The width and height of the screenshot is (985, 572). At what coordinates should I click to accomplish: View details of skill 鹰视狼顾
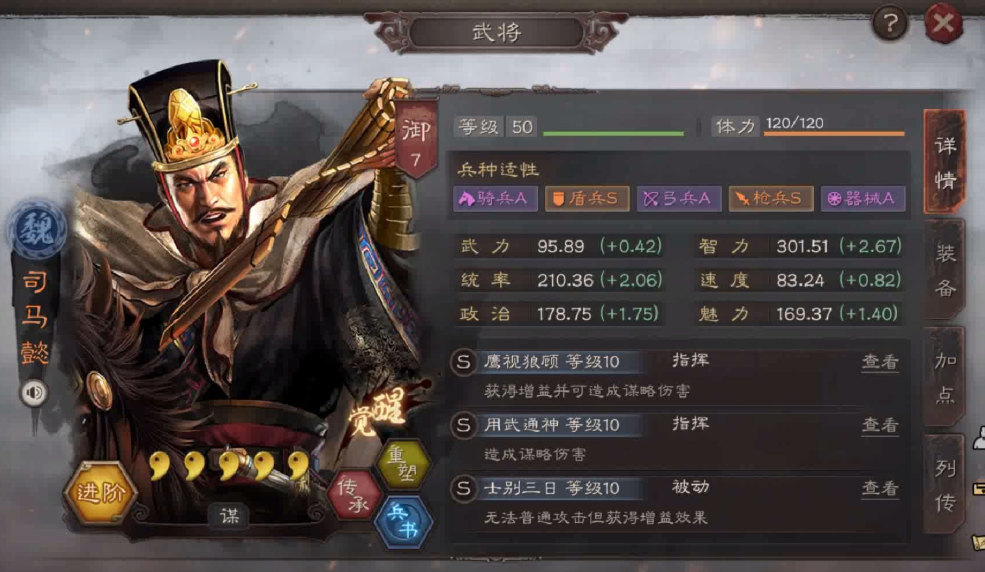click(x=880, y=362)
